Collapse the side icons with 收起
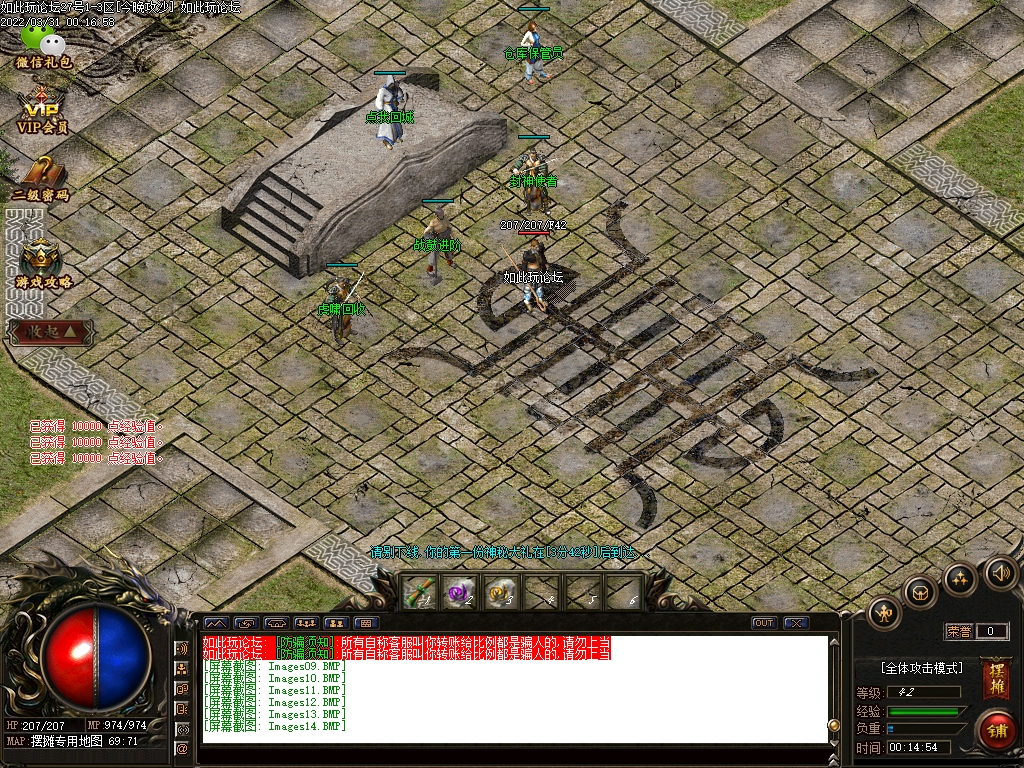 pos(51,331)
